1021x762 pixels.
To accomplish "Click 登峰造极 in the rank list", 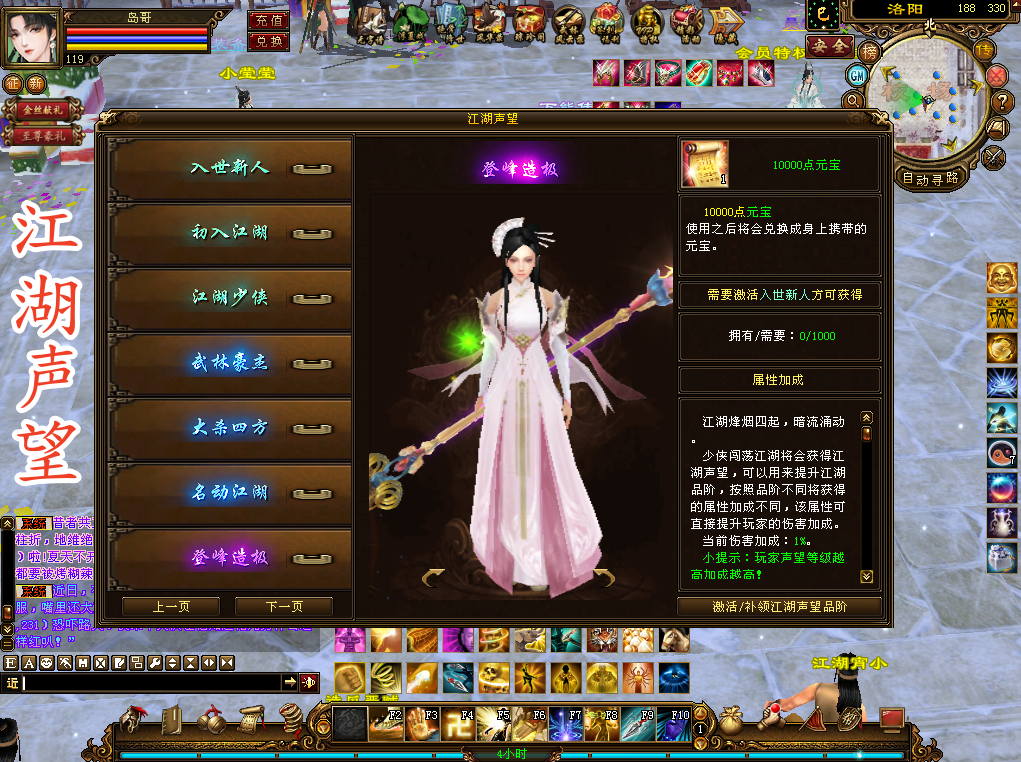I will [230, 557].
